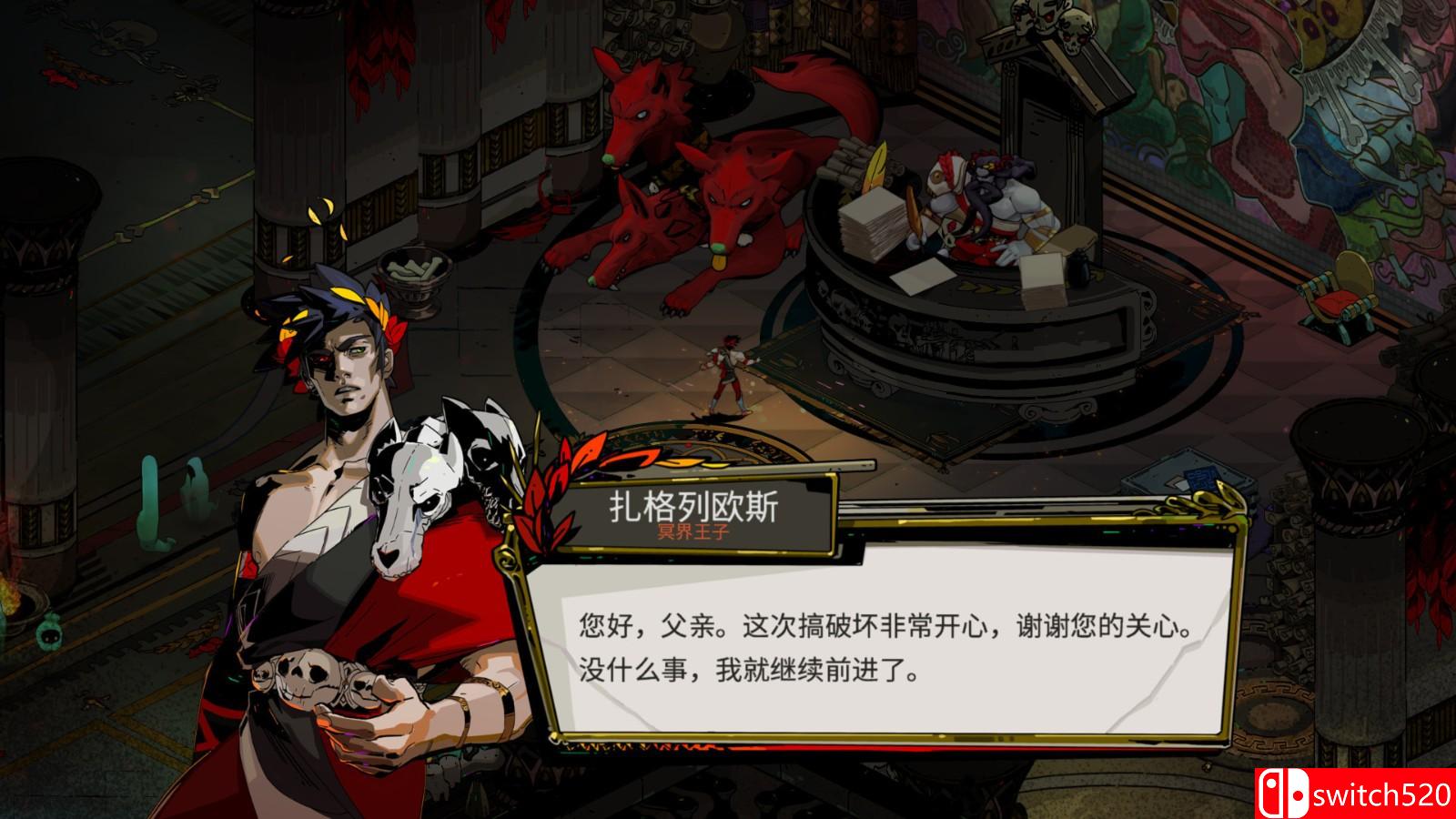1456x819 pixels.
Task: Click the switch520 watermark text
Action: click(1383, 794)
